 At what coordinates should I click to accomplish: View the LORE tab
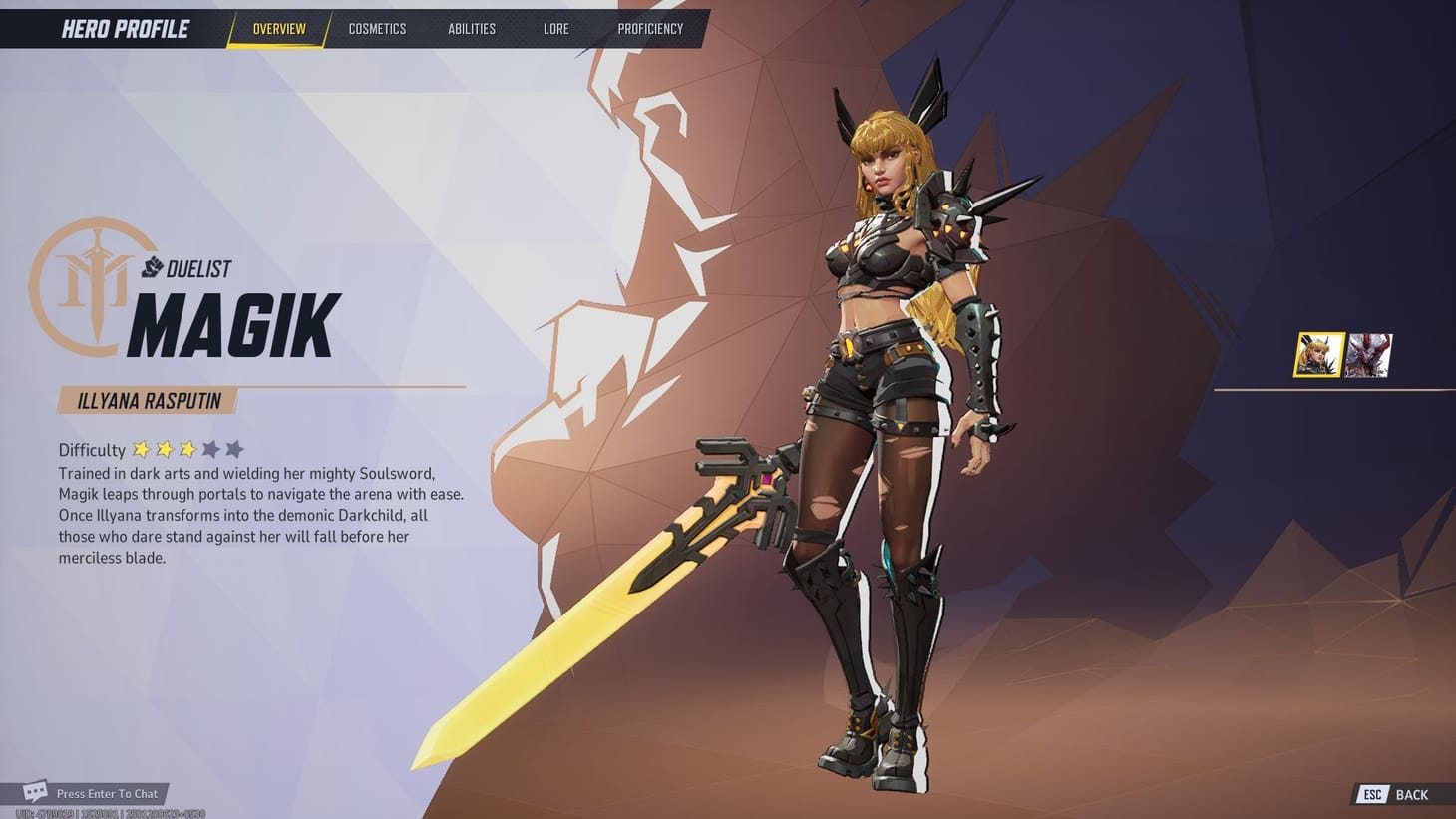[x=555, y=29]
